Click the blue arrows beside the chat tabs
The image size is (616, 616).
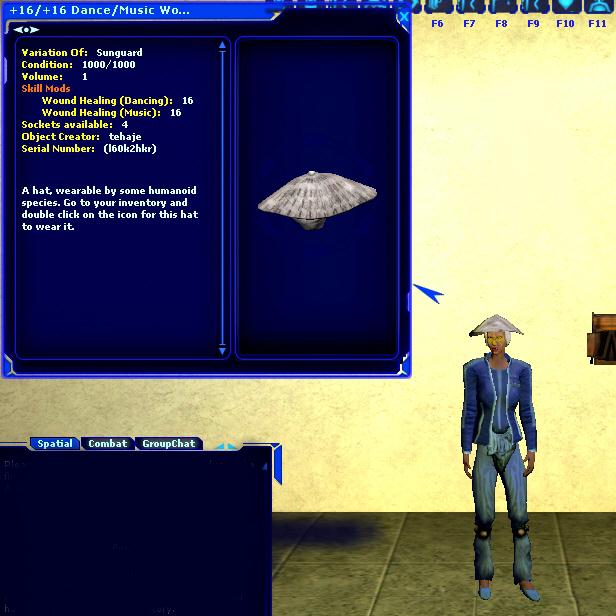point(226,447)
